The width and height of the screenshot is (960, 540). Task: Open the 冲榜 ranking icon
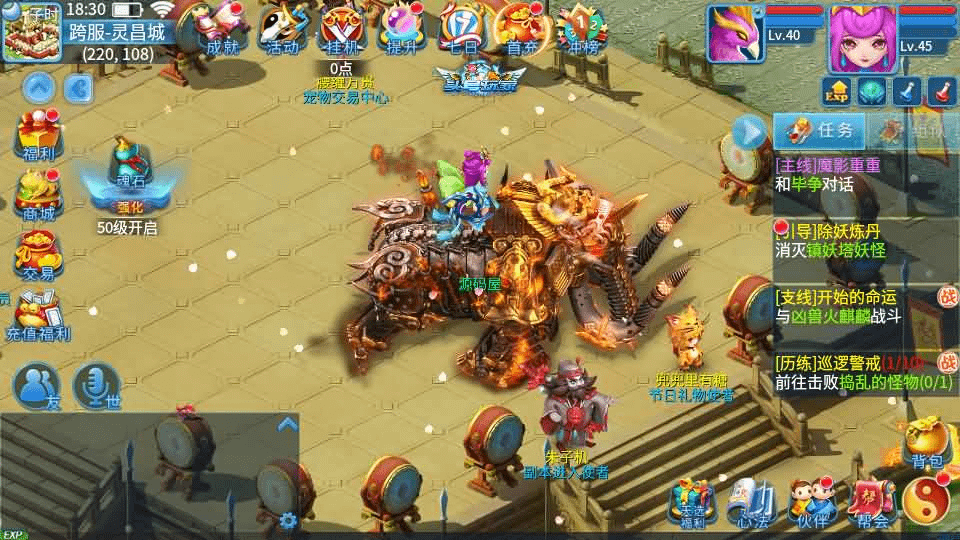(x=581, y=28)
